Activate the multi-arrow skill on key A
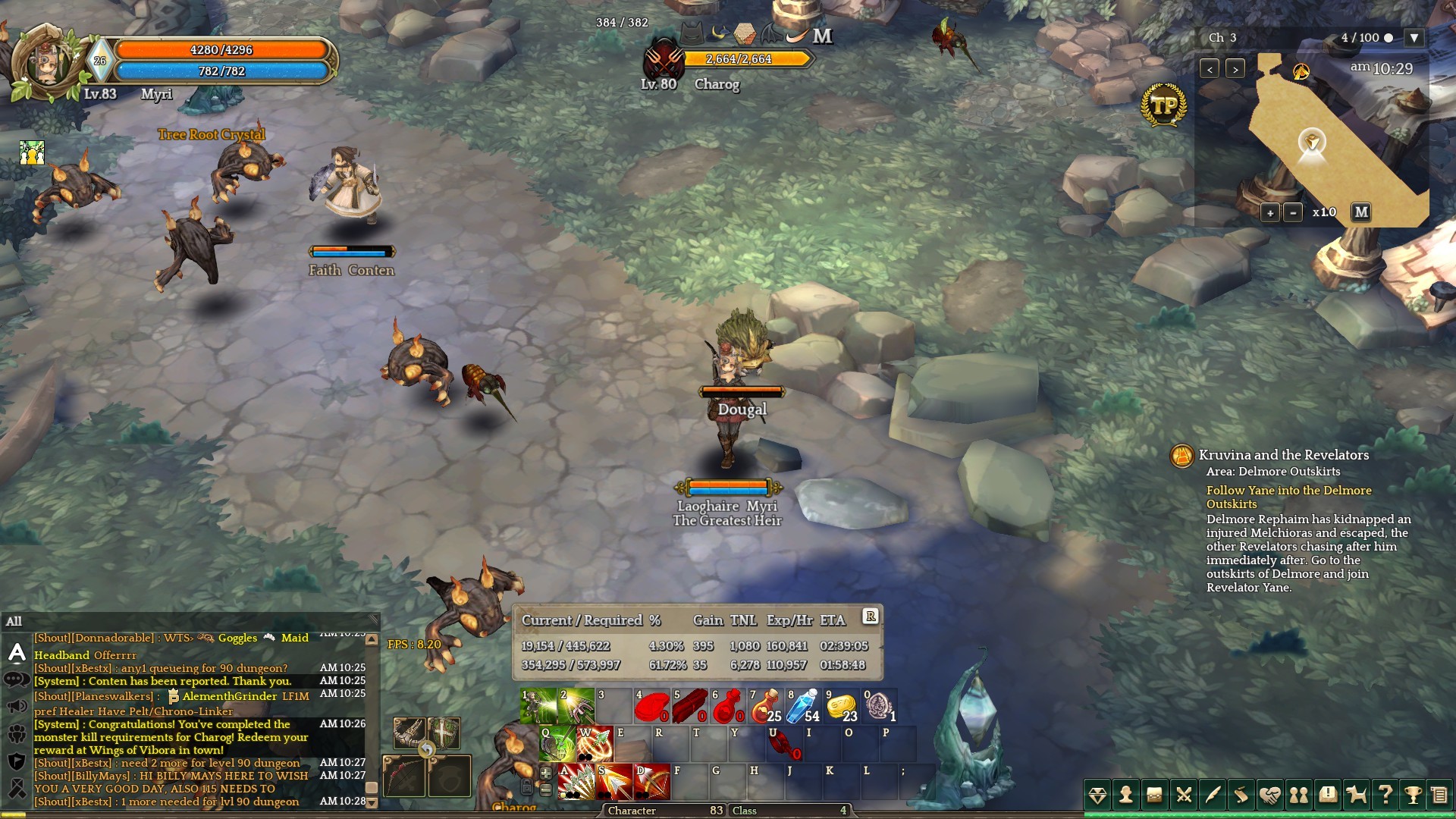1456x819 pixels. pyautogui.click(x=576, y=782)
